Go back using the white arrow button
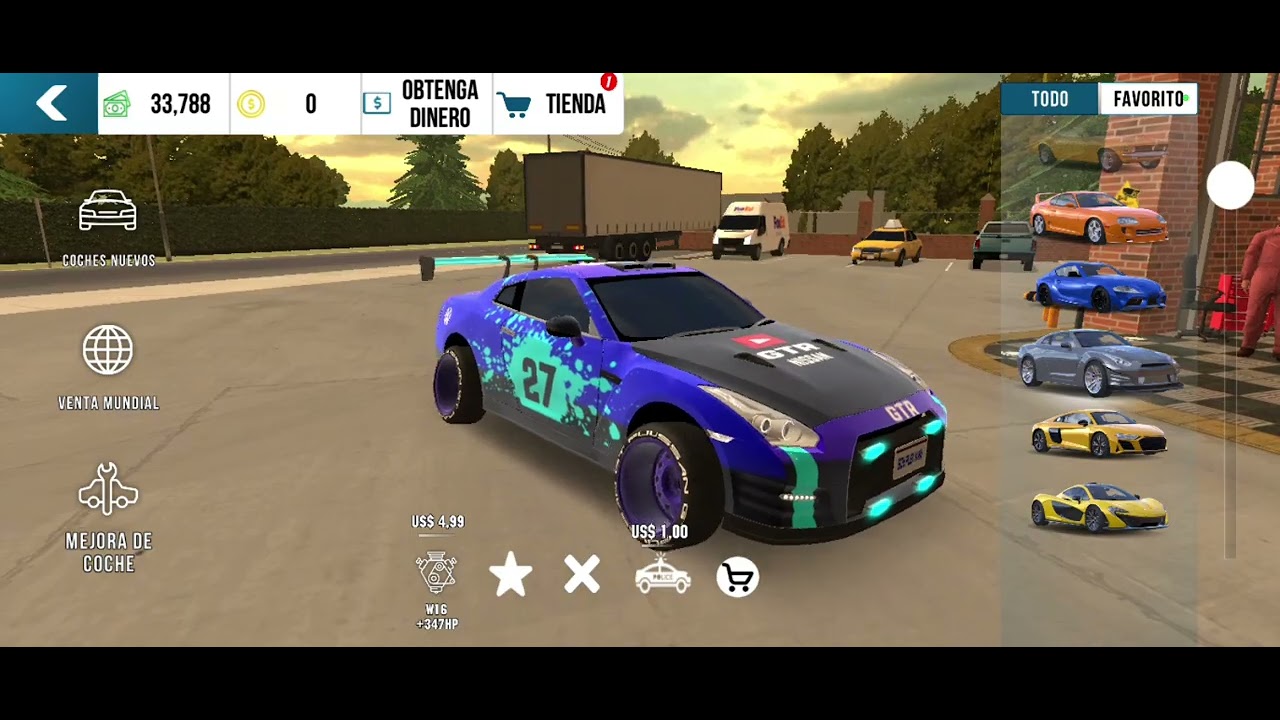1280x720 pixels. click(x=50, y=103)
